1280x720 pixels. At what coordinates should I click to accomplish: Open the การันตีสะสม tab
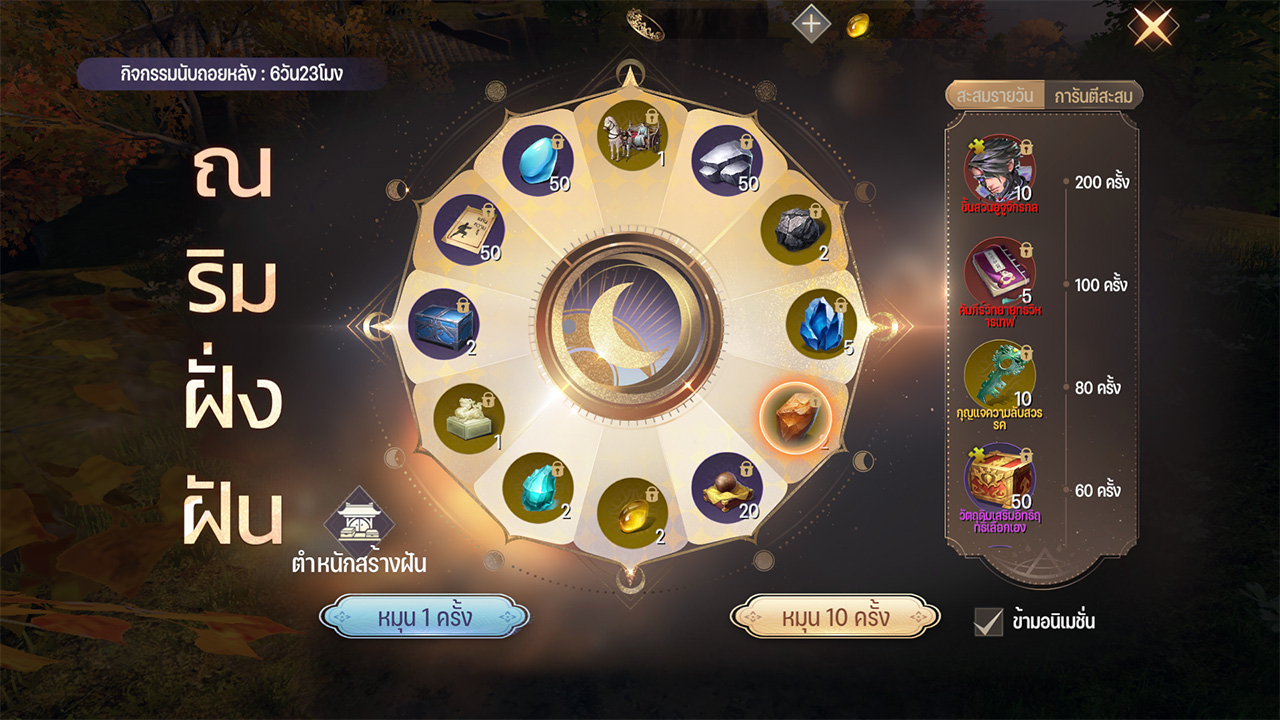[1092, 96]
